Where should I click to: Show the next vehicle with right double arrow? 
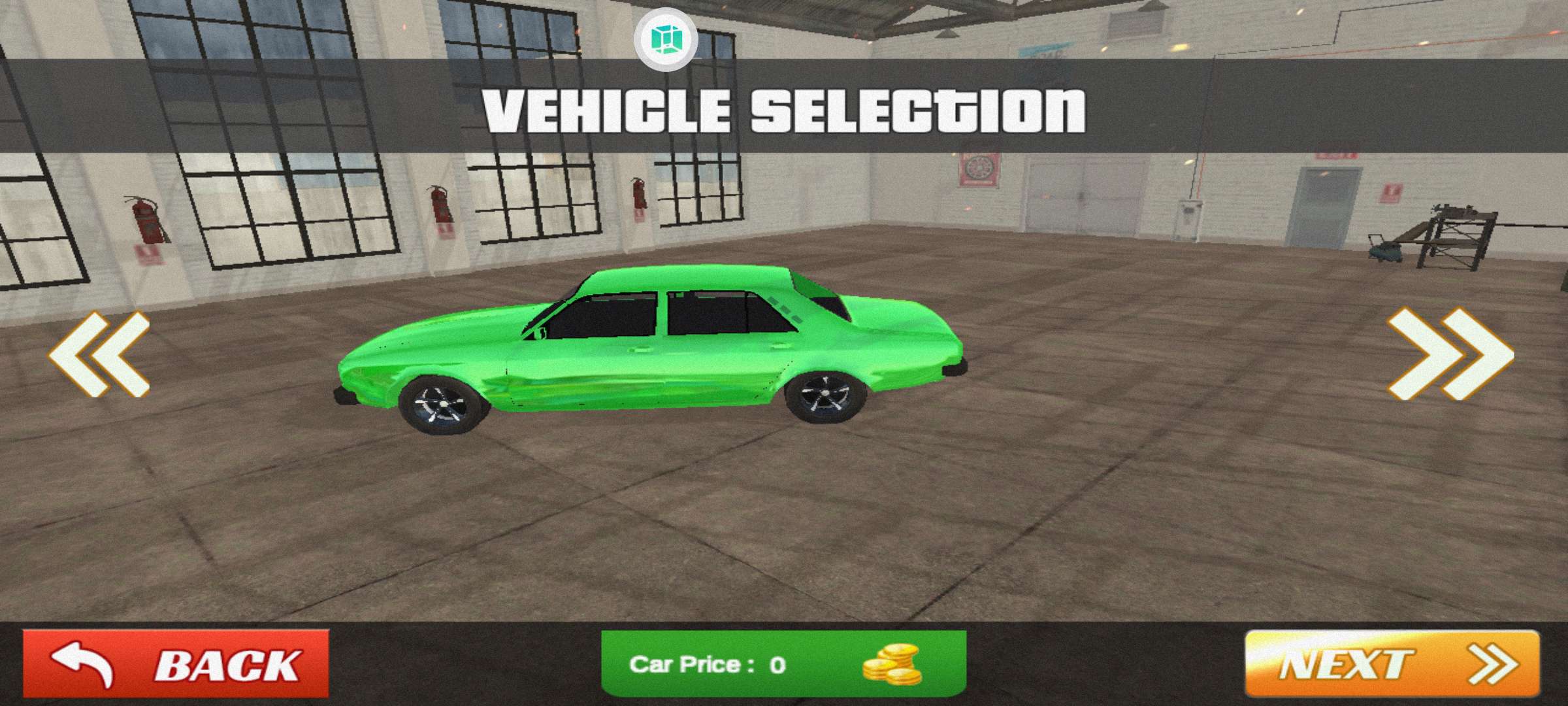point(1450,354)
